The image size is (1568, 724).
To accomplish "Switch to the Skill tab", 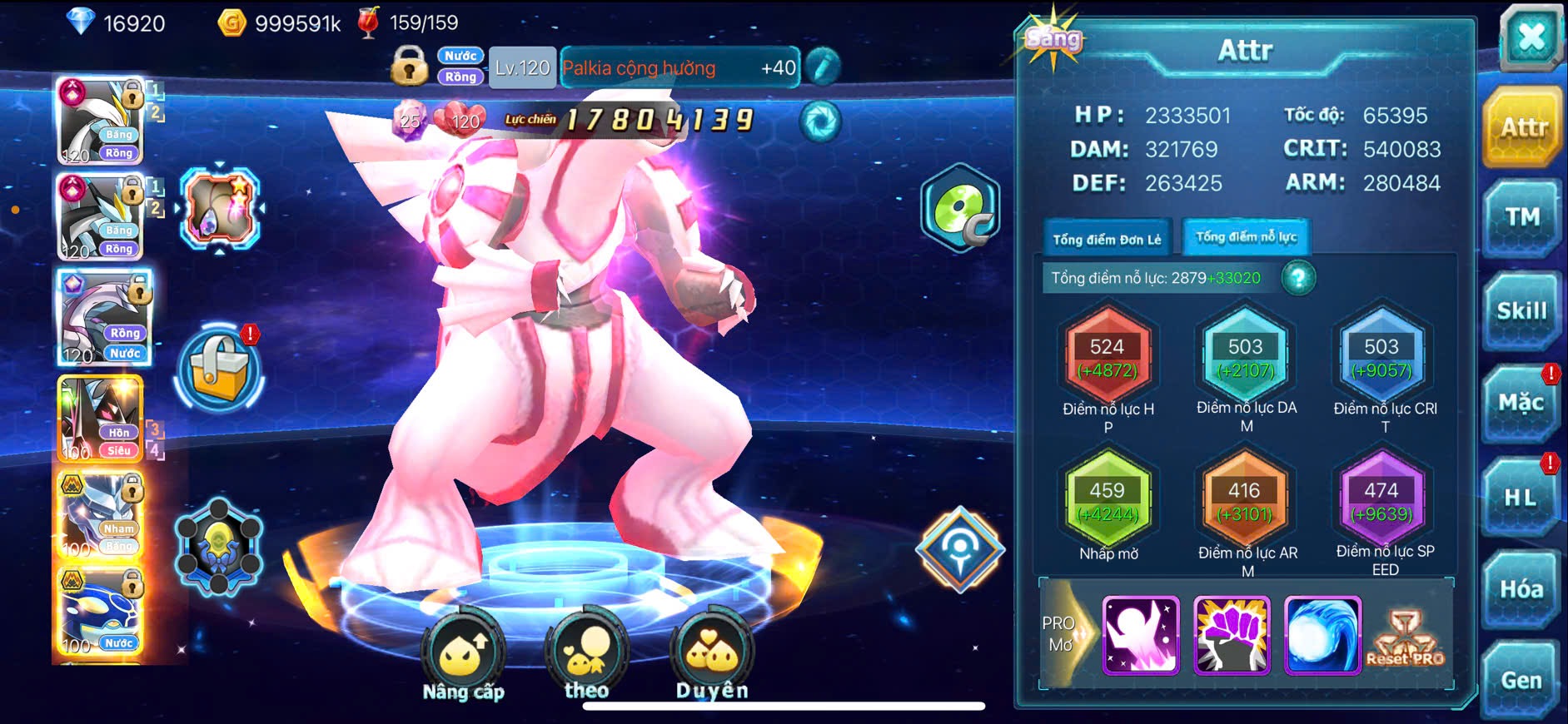I will coord(1521,311).
